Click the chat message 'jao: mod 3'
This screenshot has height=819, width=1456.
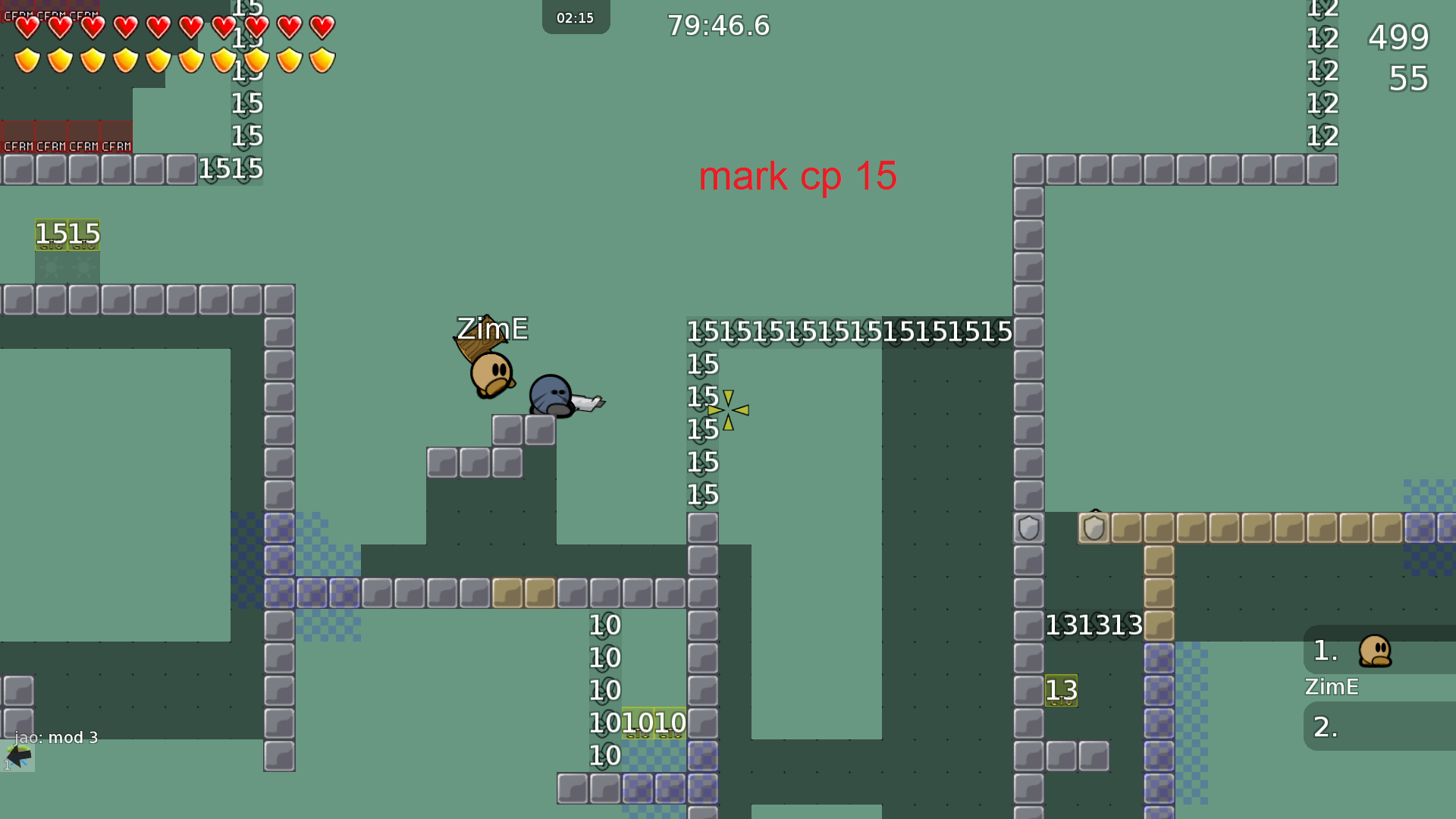55,736
